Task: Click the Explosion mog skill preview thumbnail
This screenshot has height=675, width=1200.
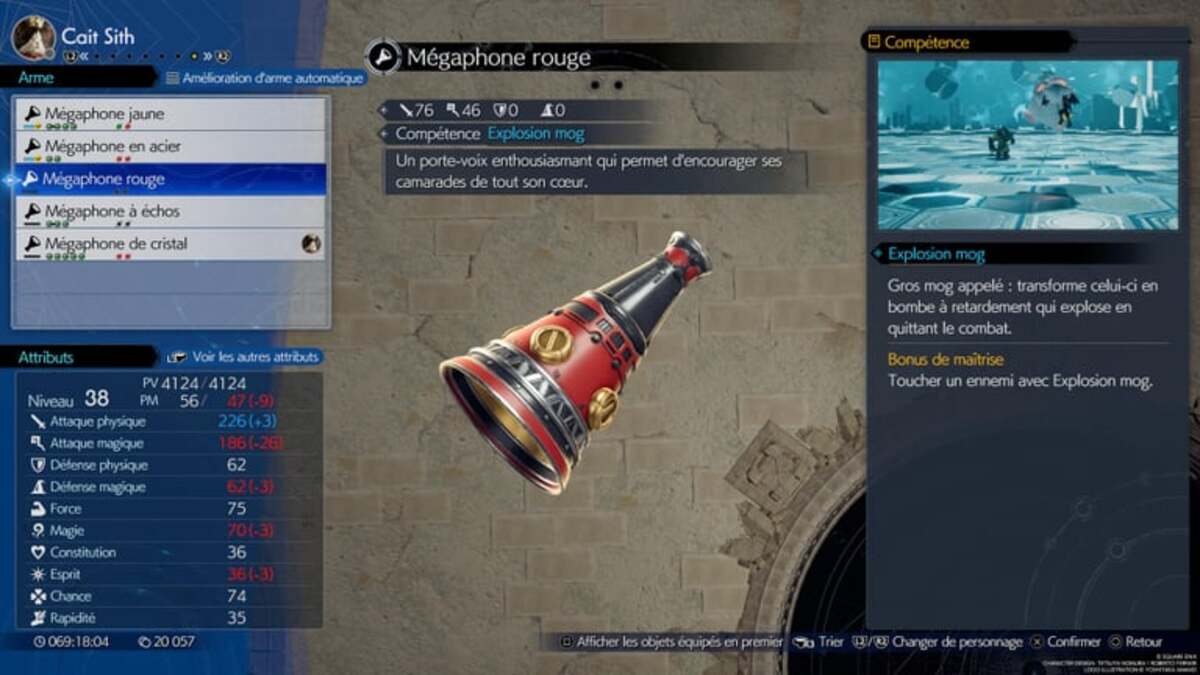Action: coord(1027,144)
